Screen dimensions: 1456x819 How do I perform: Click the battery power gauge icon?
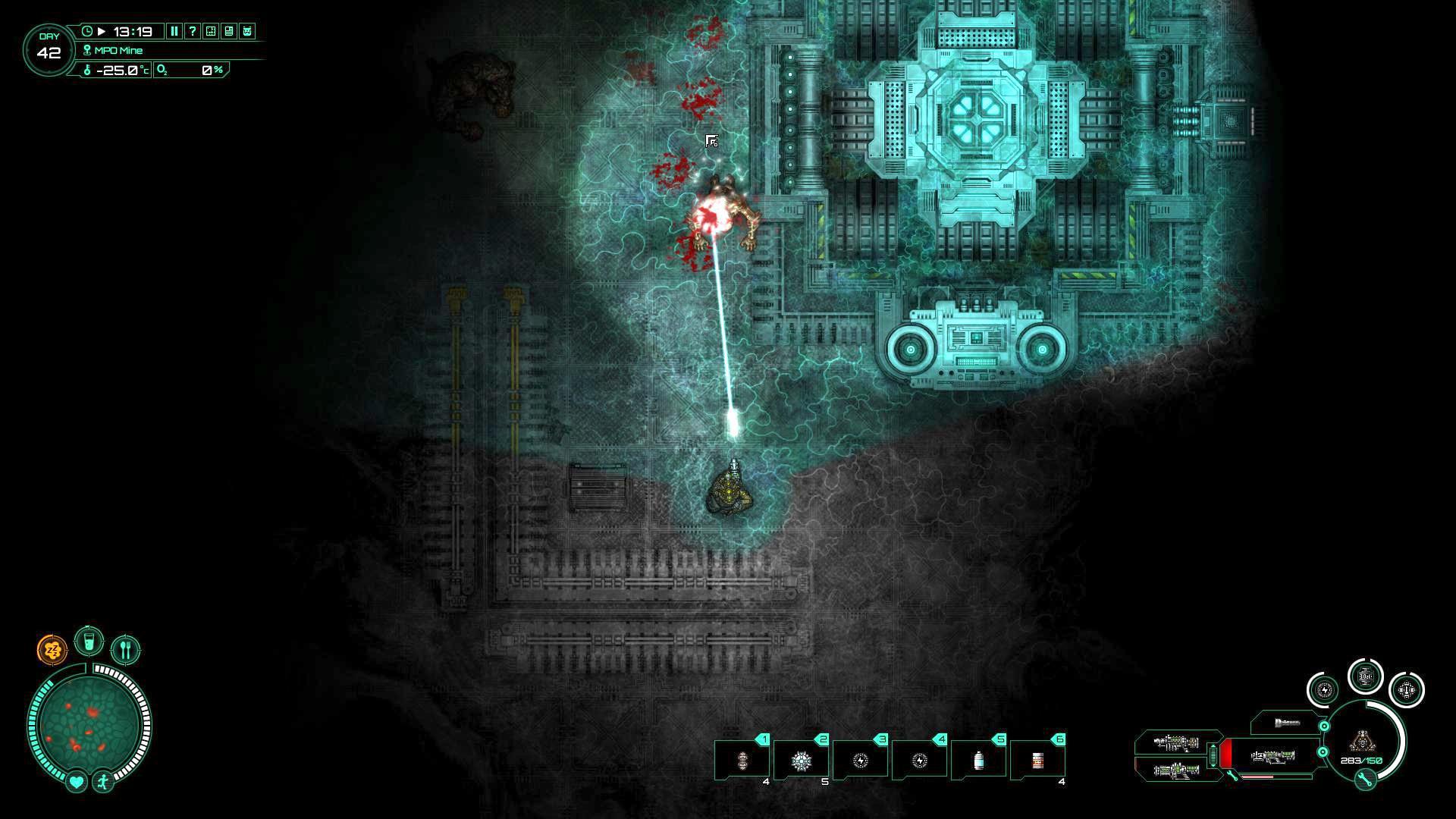pos(1324,689)
